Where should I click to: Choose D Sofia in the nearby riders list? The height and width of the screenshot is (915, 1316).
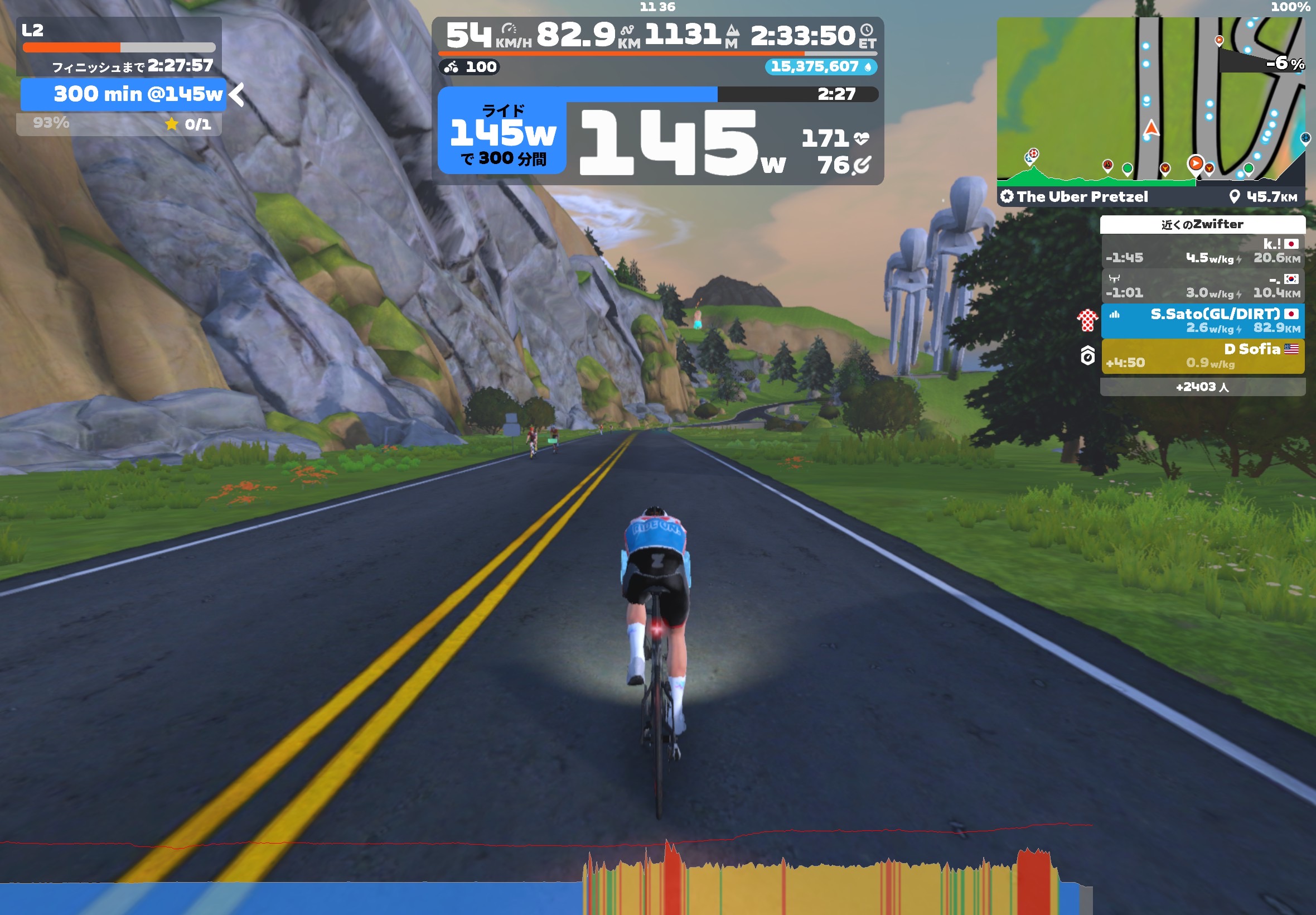coord(1202,356)
